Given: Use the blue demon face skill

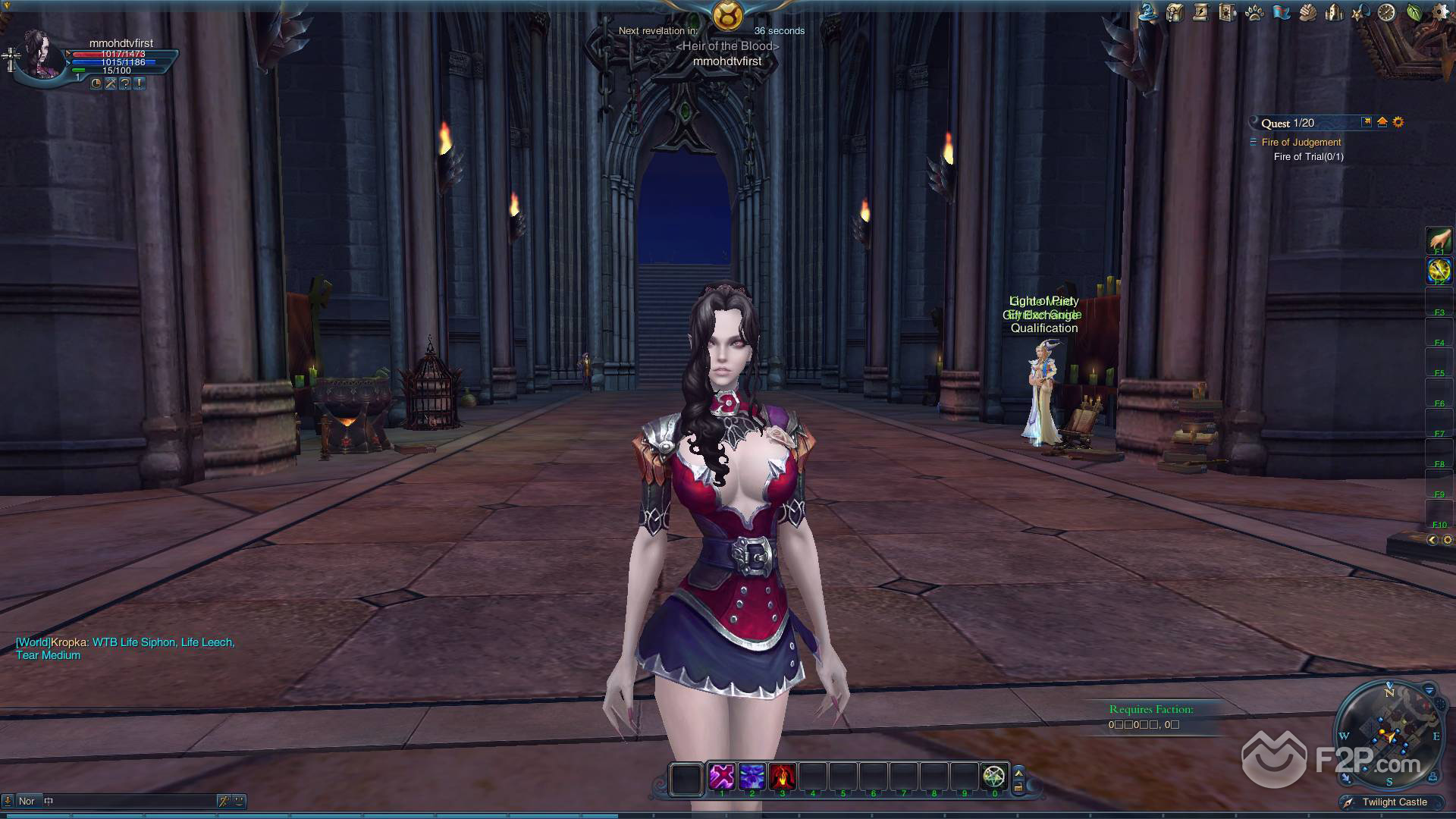Looking at the screenshot, I should click(x=752, y=777).
